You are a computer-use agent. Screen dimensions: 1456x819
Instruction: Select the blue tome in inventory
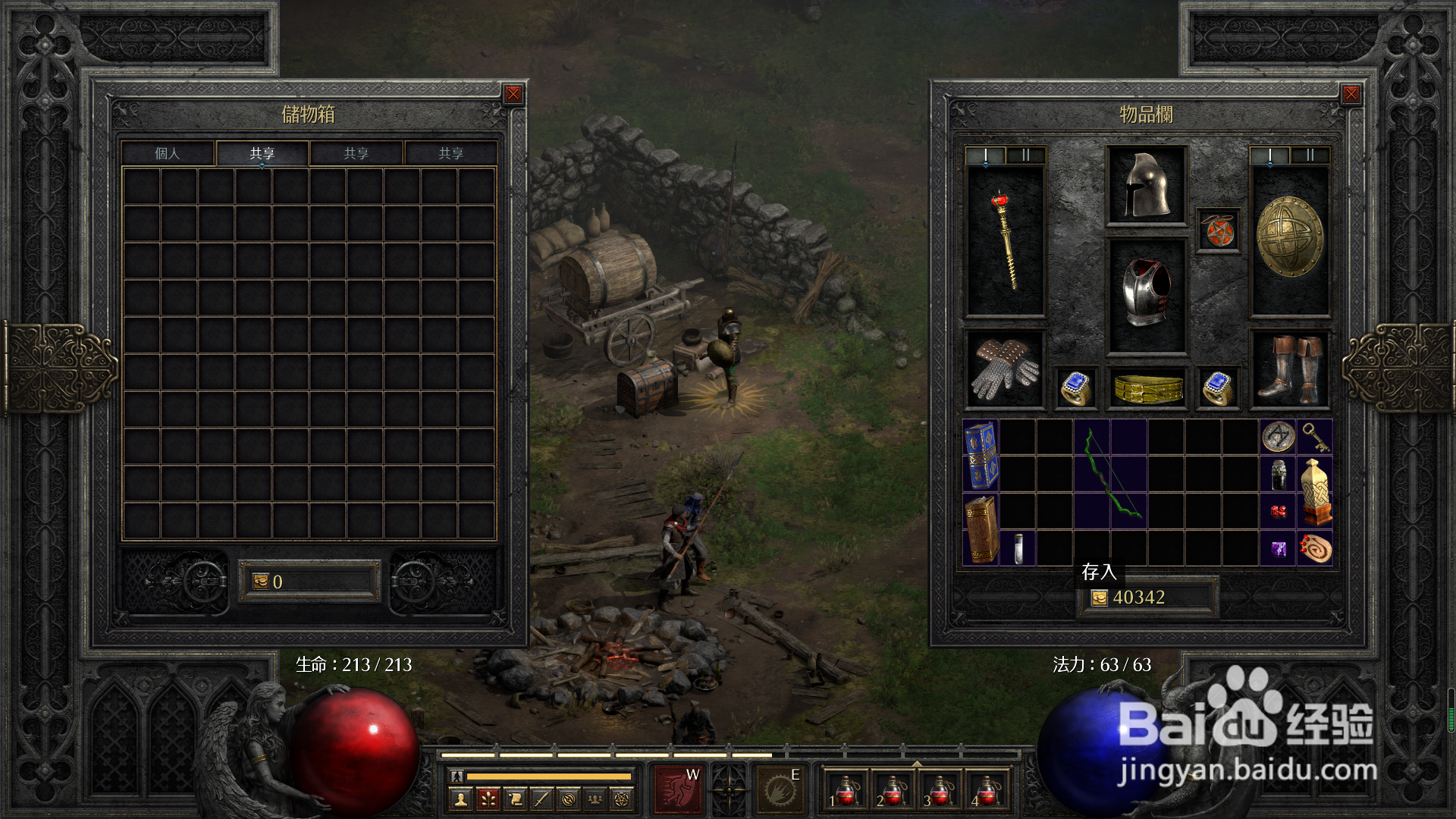[x=981, y=455]
